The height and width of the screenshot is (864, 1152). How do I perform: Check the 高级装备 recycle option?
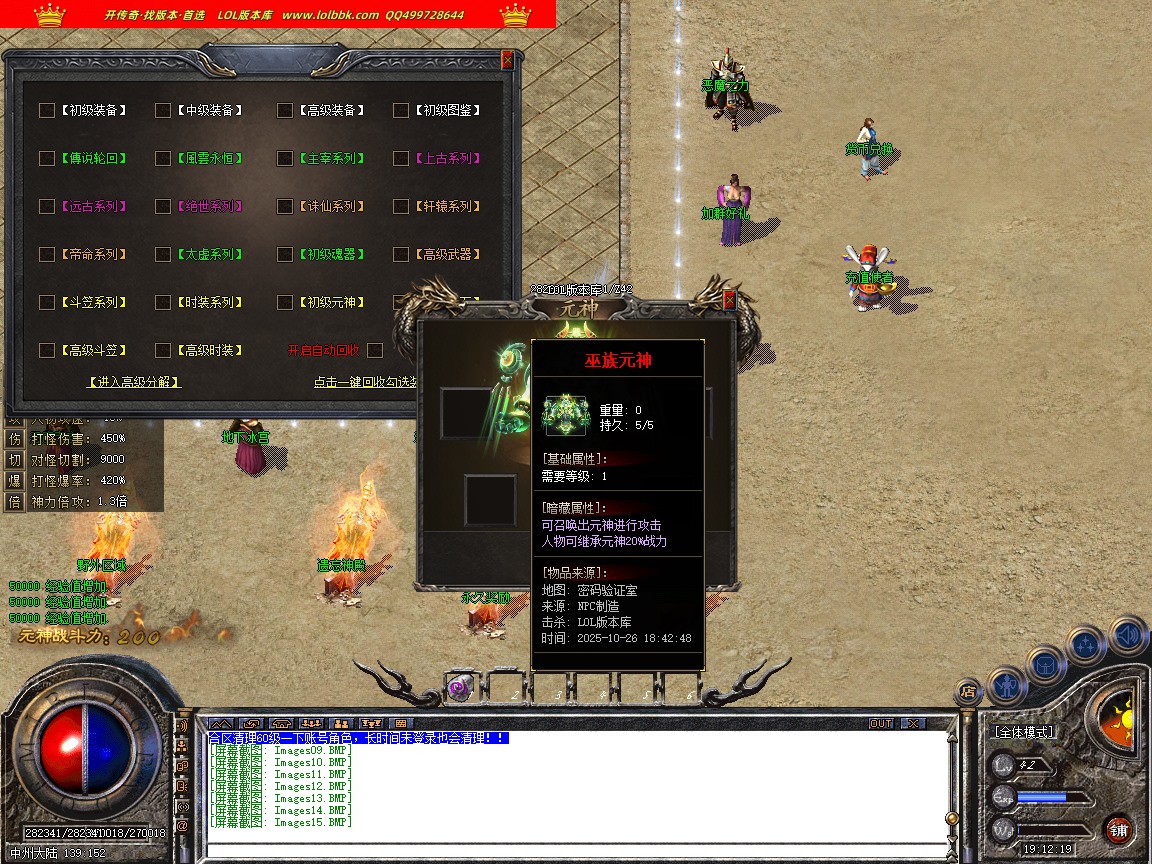click(285, 110)
